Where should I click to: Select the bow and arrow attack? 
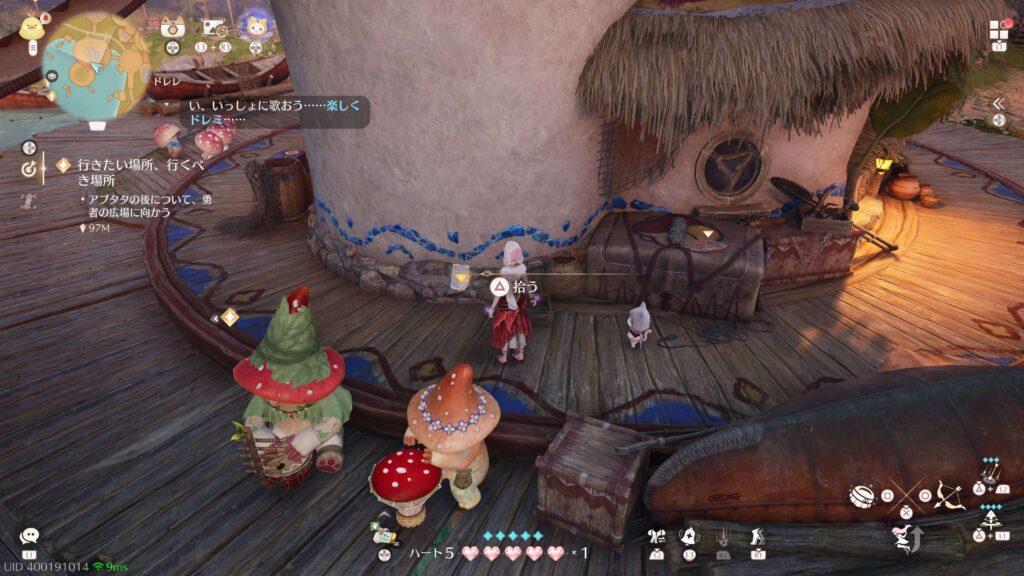click(x=947, y=494)
